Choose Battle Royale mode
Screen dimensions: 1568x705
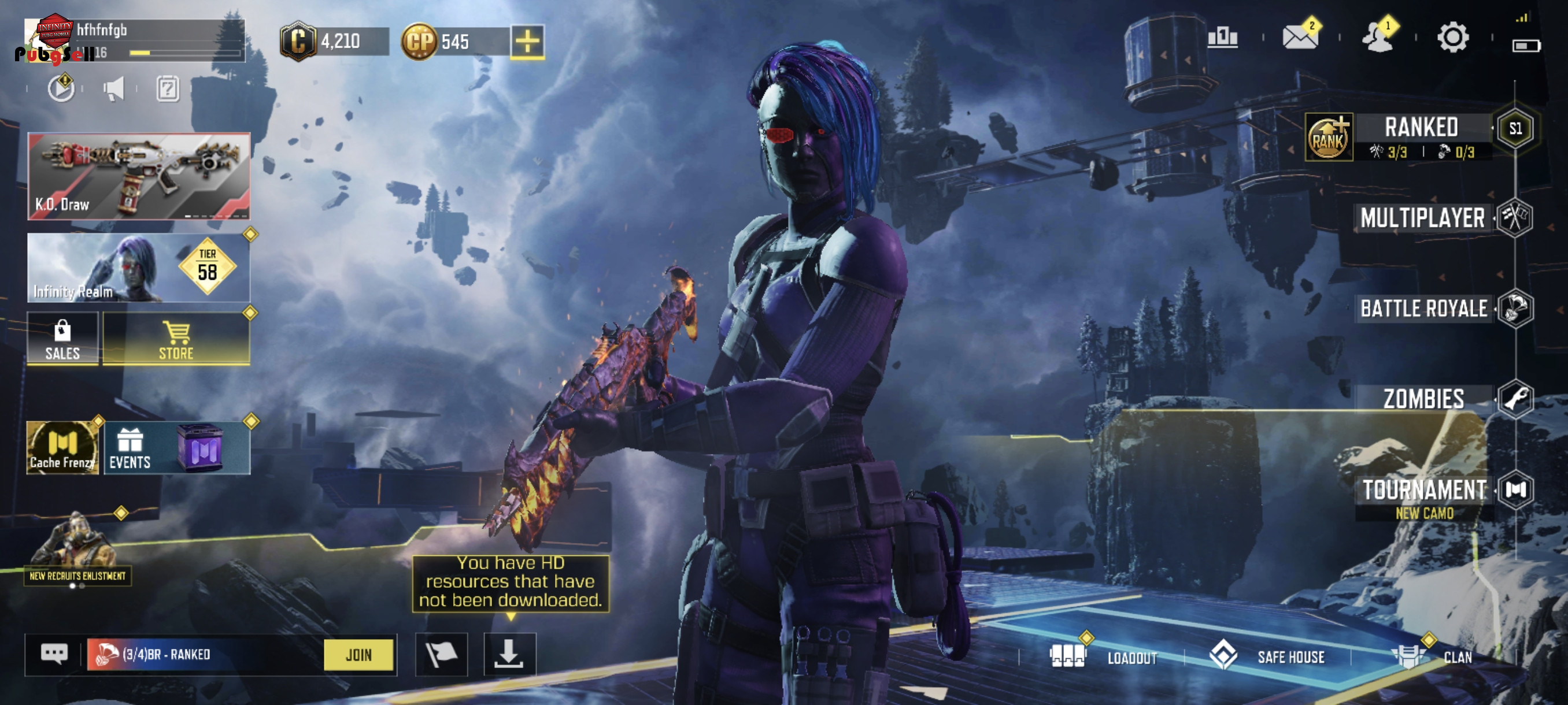pos(1423,309)
